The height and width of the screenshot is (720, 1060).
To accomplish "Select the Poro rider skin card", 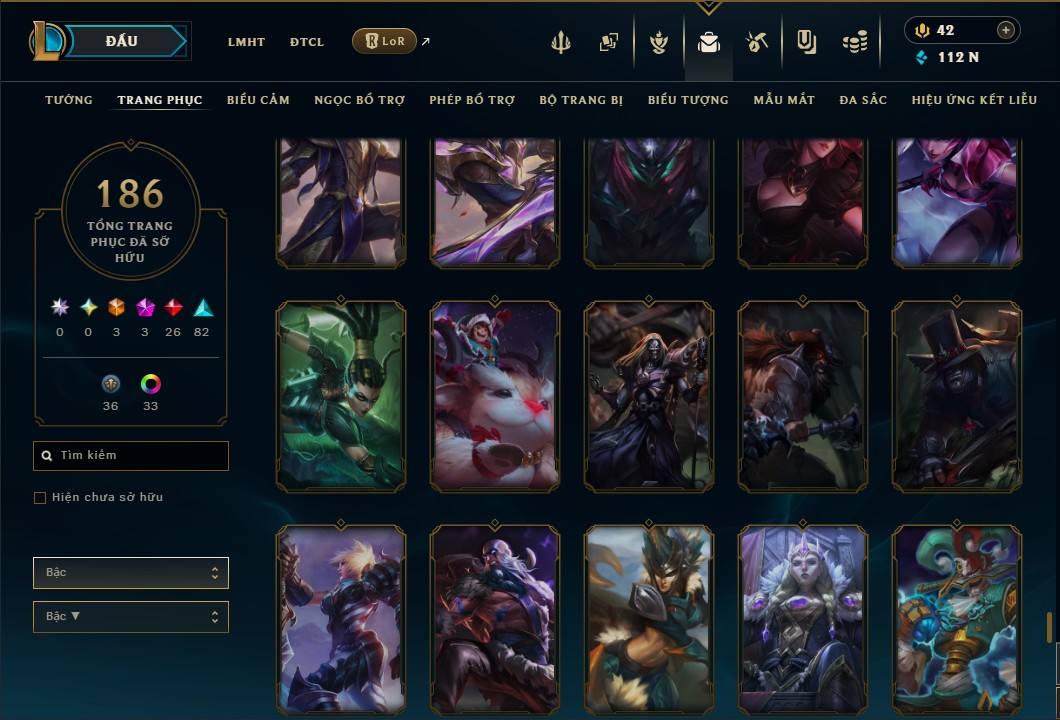I will coord(495,397).
